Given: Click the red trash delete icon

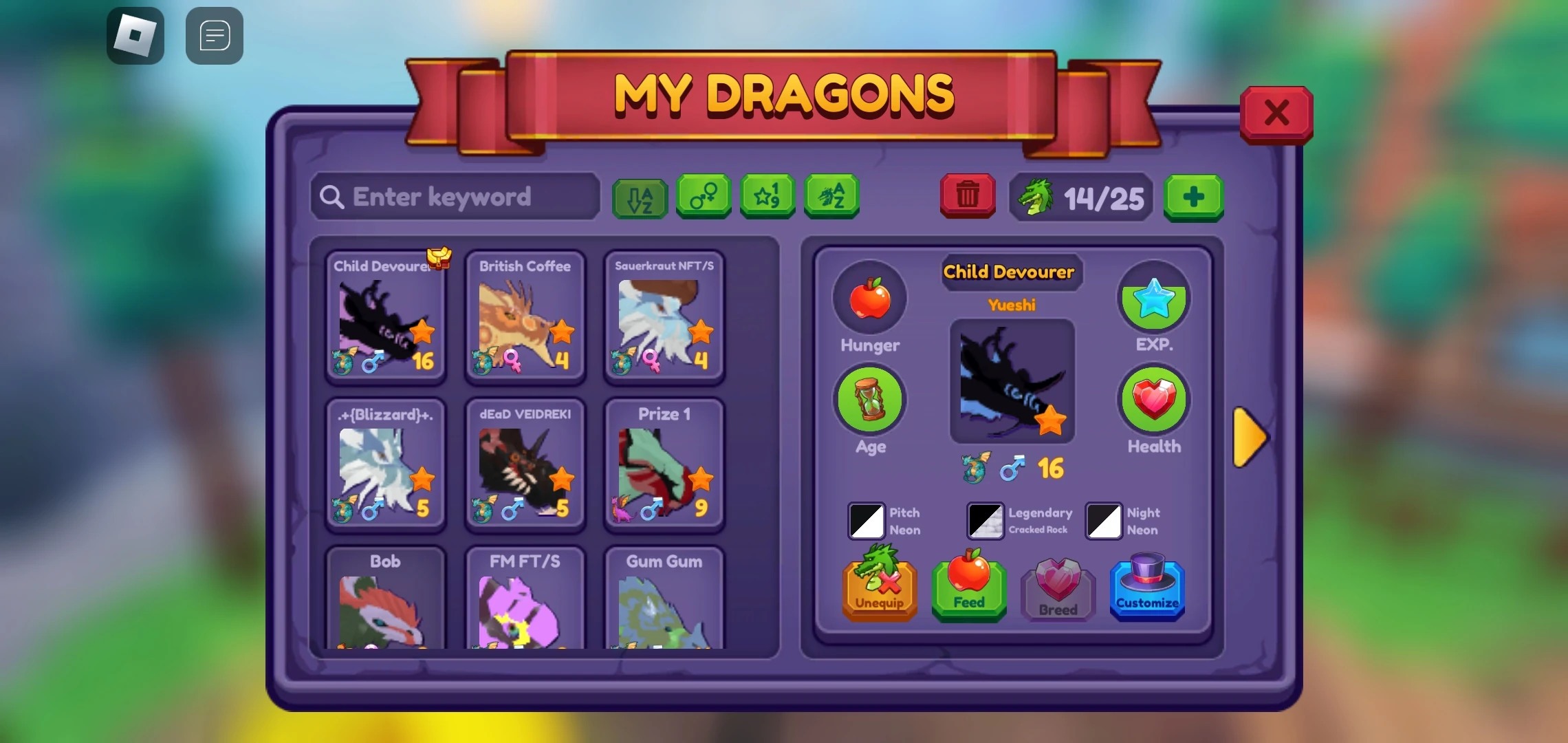Looking at the screenshot, I should point(967,197).
